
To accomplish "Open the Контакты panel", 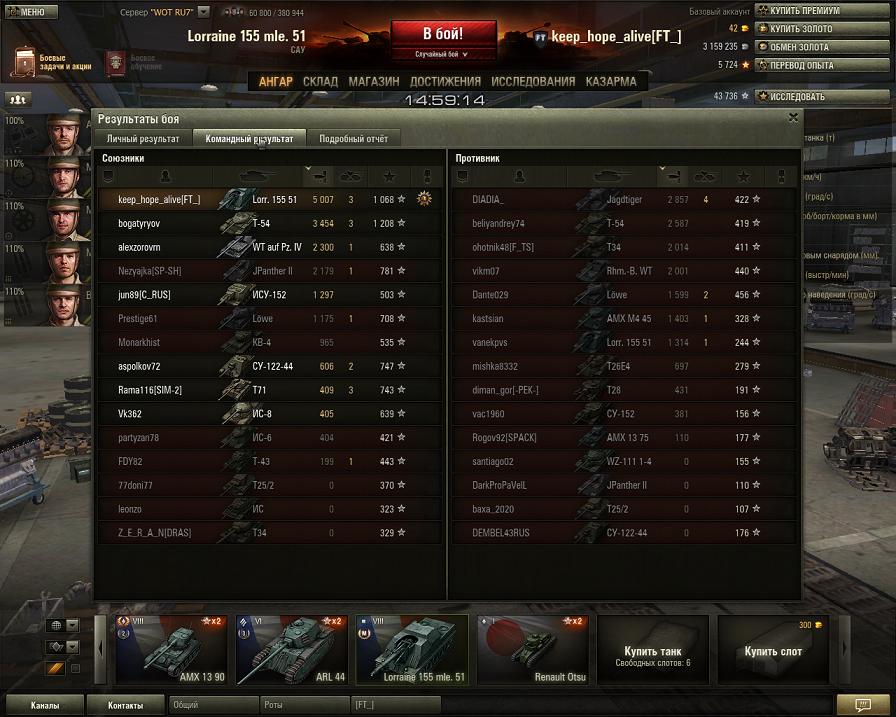I will (x=126, y=705).
